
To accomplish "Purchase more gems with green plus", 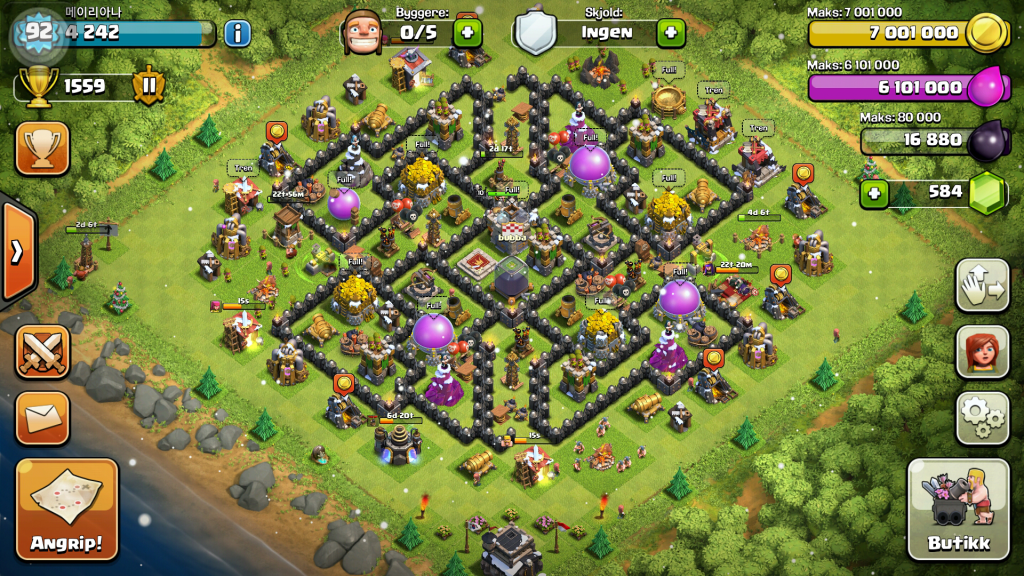I will [875, 192].
